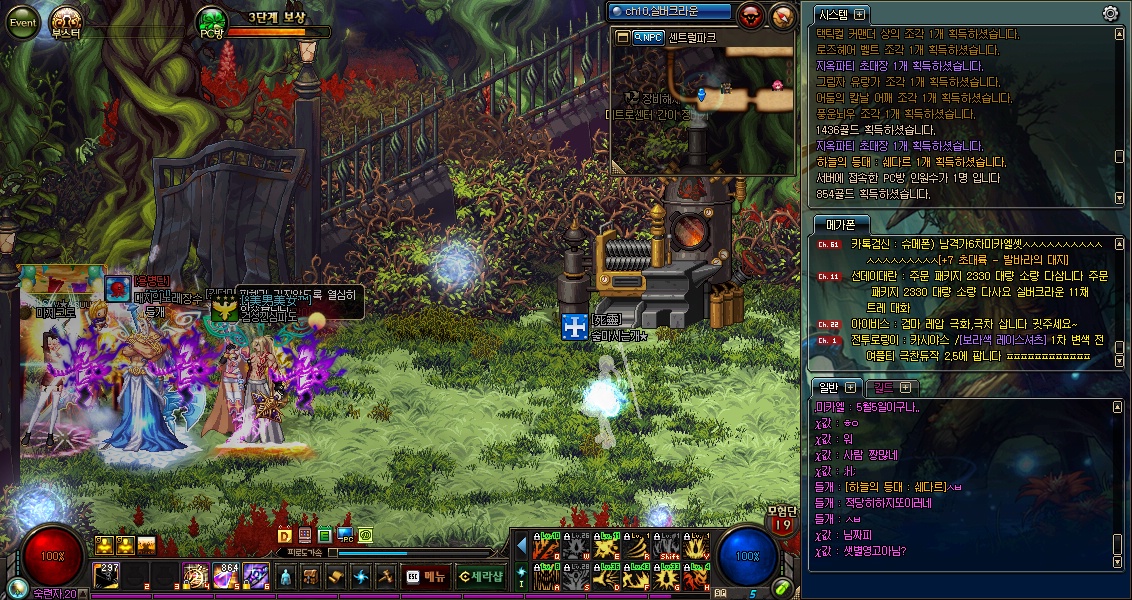Viewport: 1132px width, 600px height.
Task: Open the ESC 메뉴 menu button
Action: pyautogui.click(x=426, y=576)
